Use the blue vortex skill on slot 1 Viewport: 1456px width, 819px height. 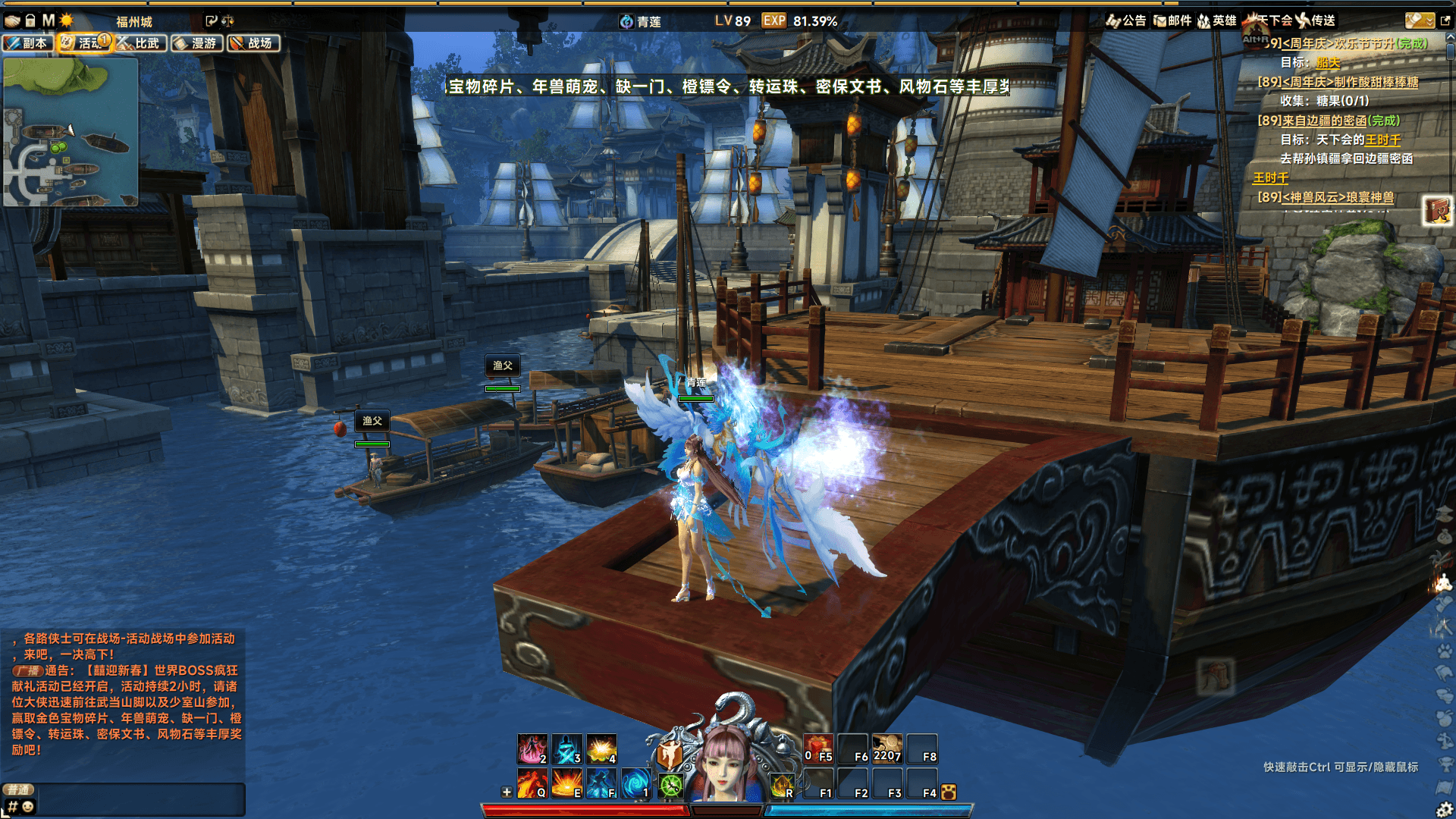[635, 783]
